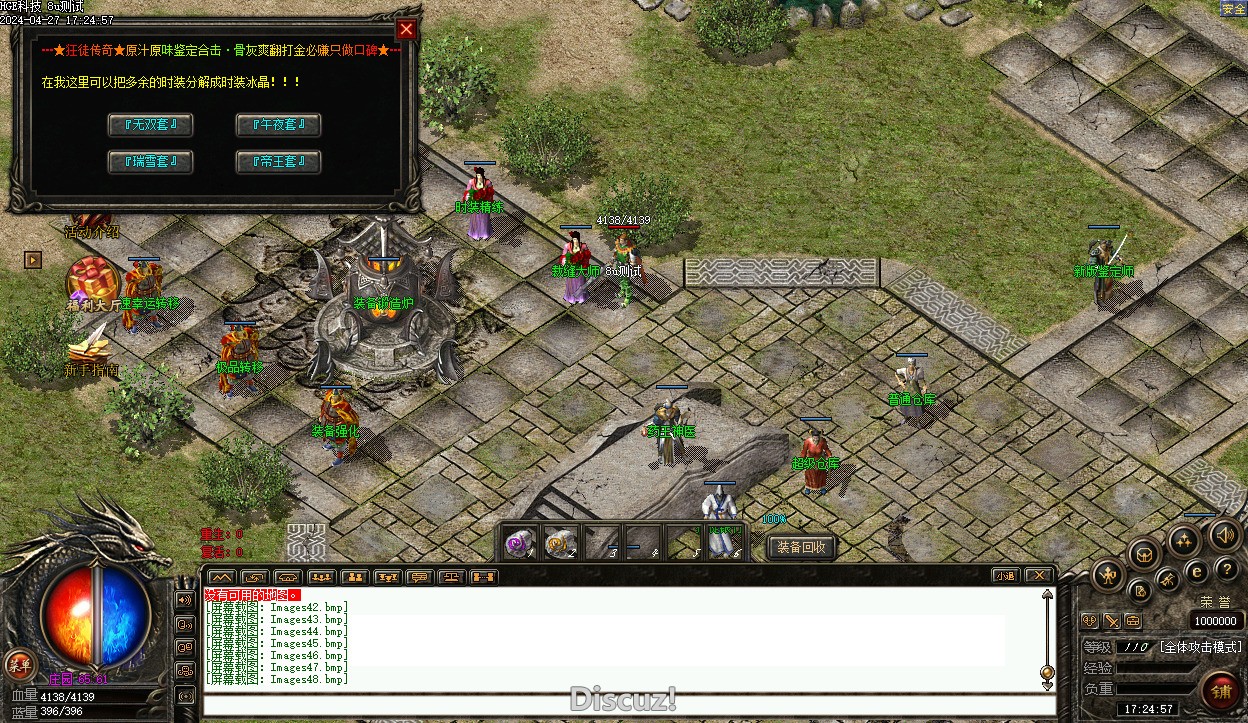Click the round 'e' icon button
1248x723 pixels.
[1196, 571]
